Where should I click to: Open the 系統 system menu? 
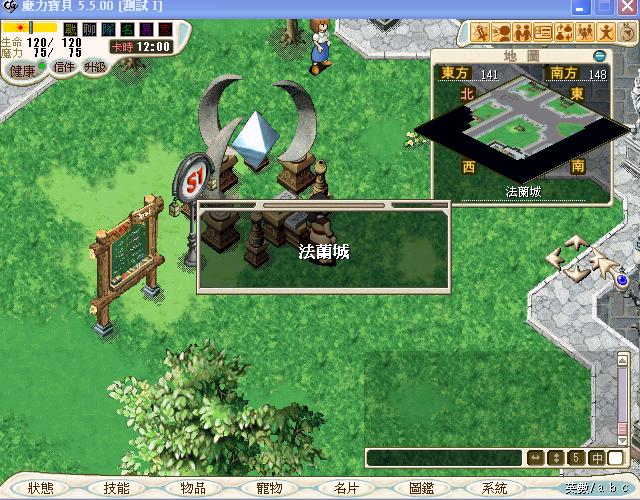pyautogui.click(x=495, y=488)
